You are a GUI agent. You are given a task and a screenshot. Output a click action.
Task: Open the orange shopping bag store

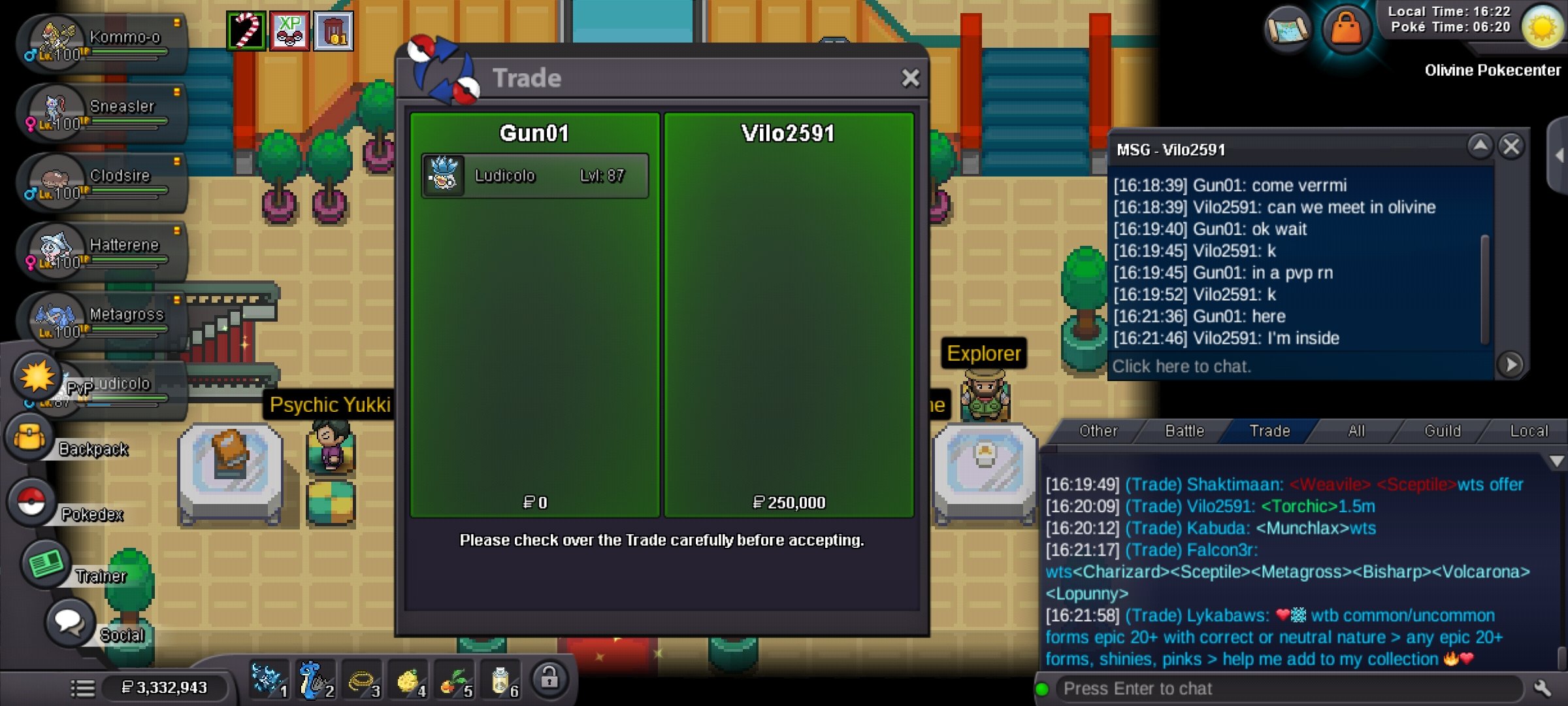pyautogui.click(x=1346, y=29)
